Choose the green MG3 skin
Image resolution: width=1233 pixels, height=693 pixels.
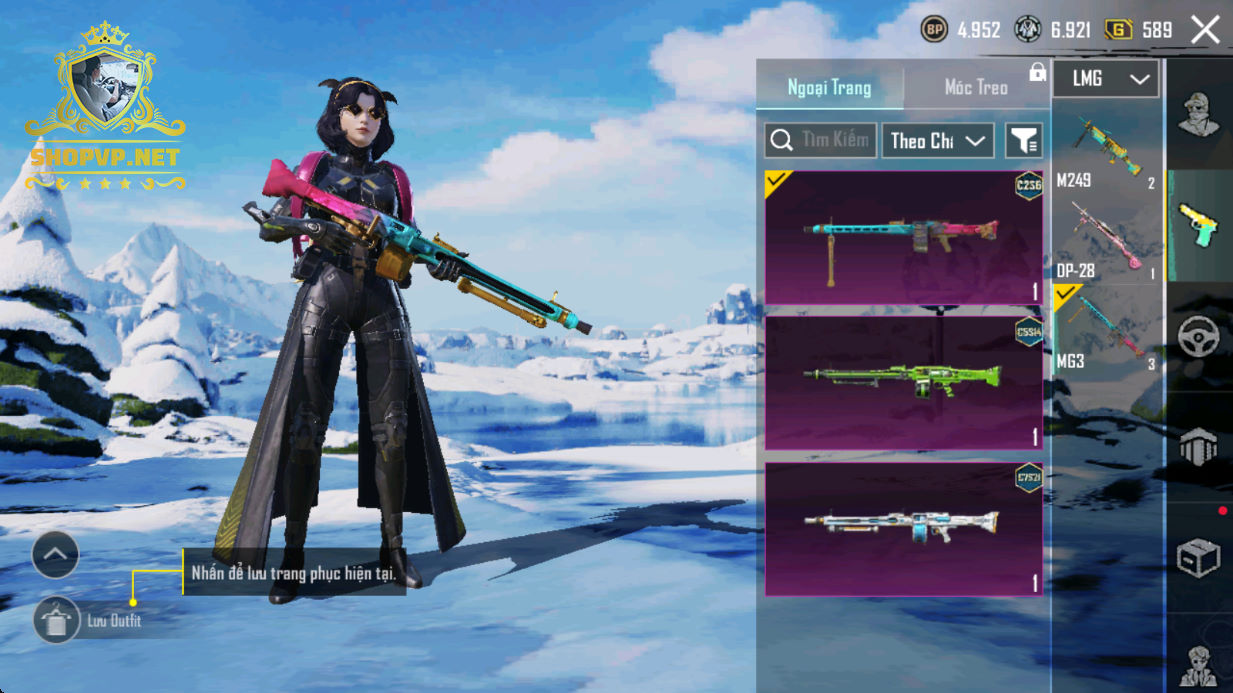point(903,382)
